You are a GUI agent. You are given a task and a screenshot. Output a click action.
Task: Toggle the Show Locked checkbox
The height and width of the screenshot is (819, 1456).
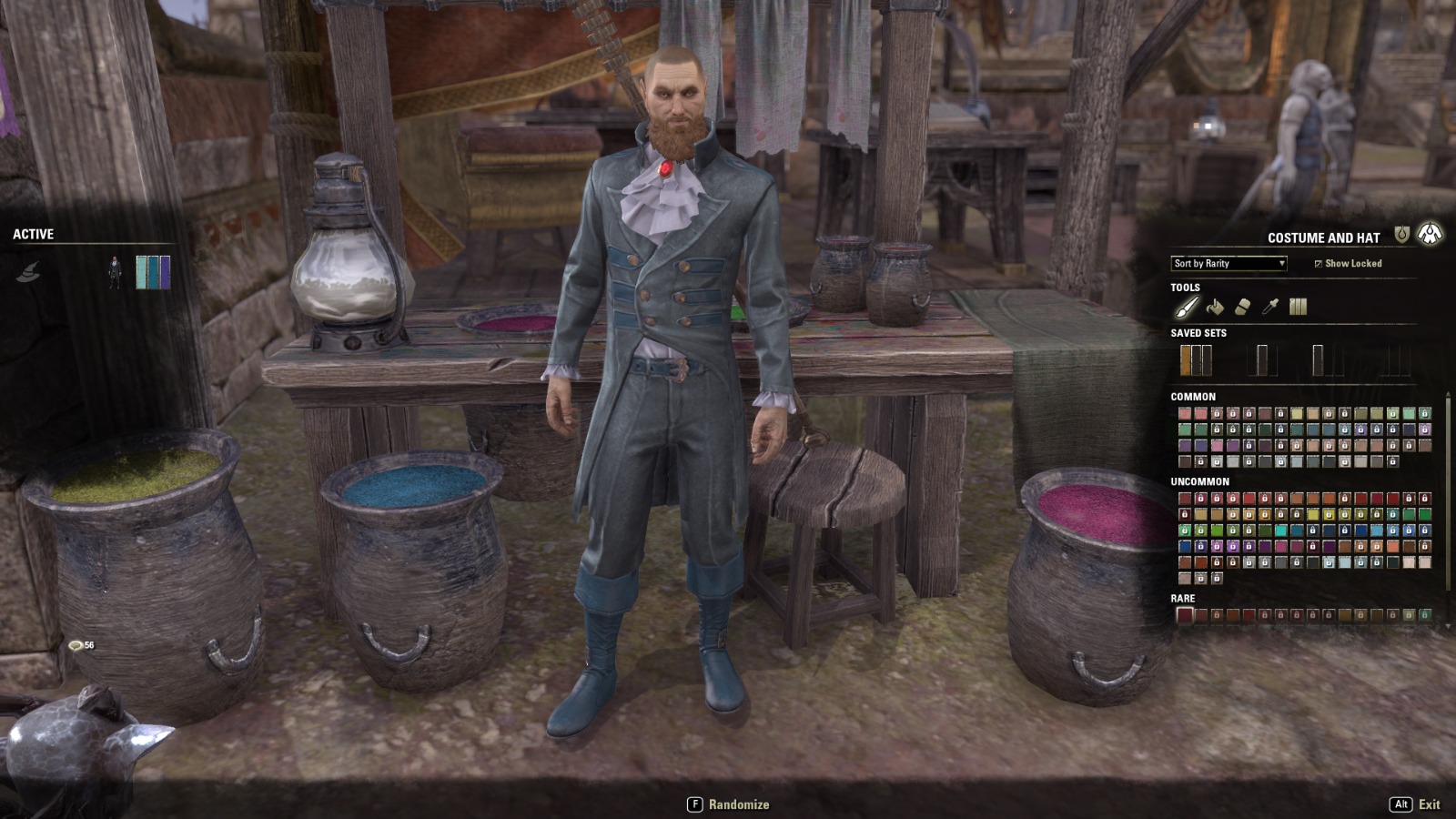1318,264
